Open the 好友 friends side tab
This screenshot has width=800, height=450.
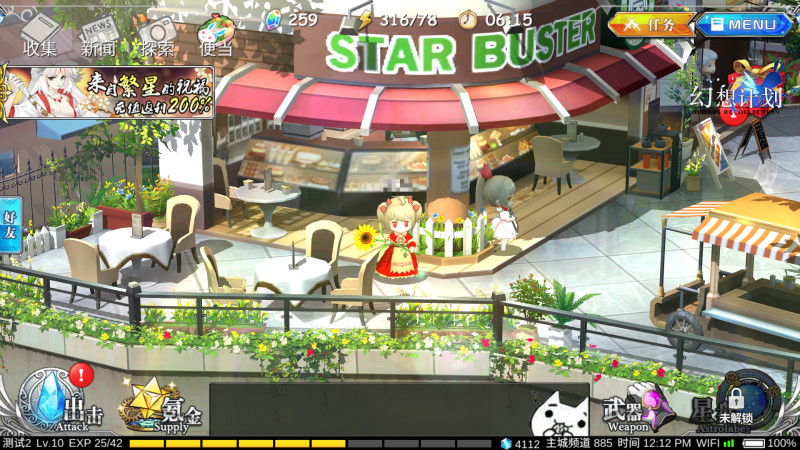point(10,223)
